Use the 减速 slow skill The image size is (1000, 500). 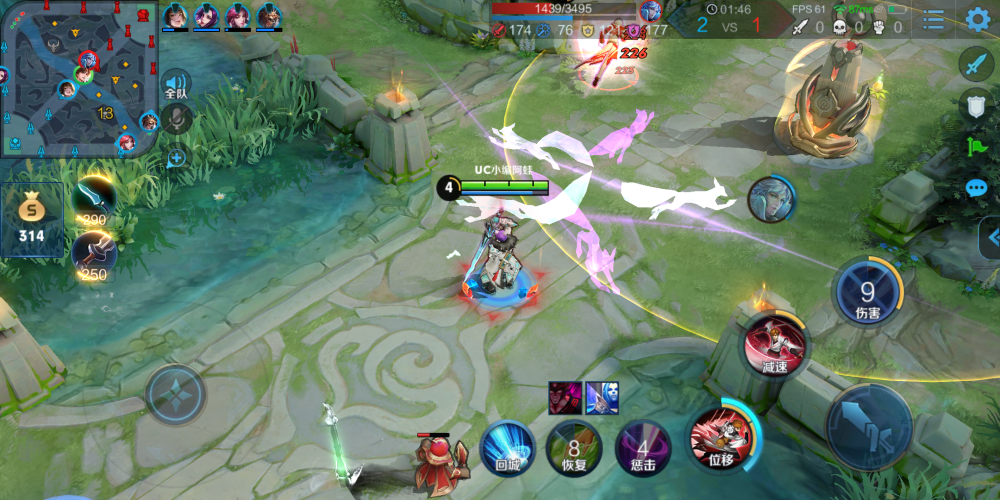pos(775,346)
